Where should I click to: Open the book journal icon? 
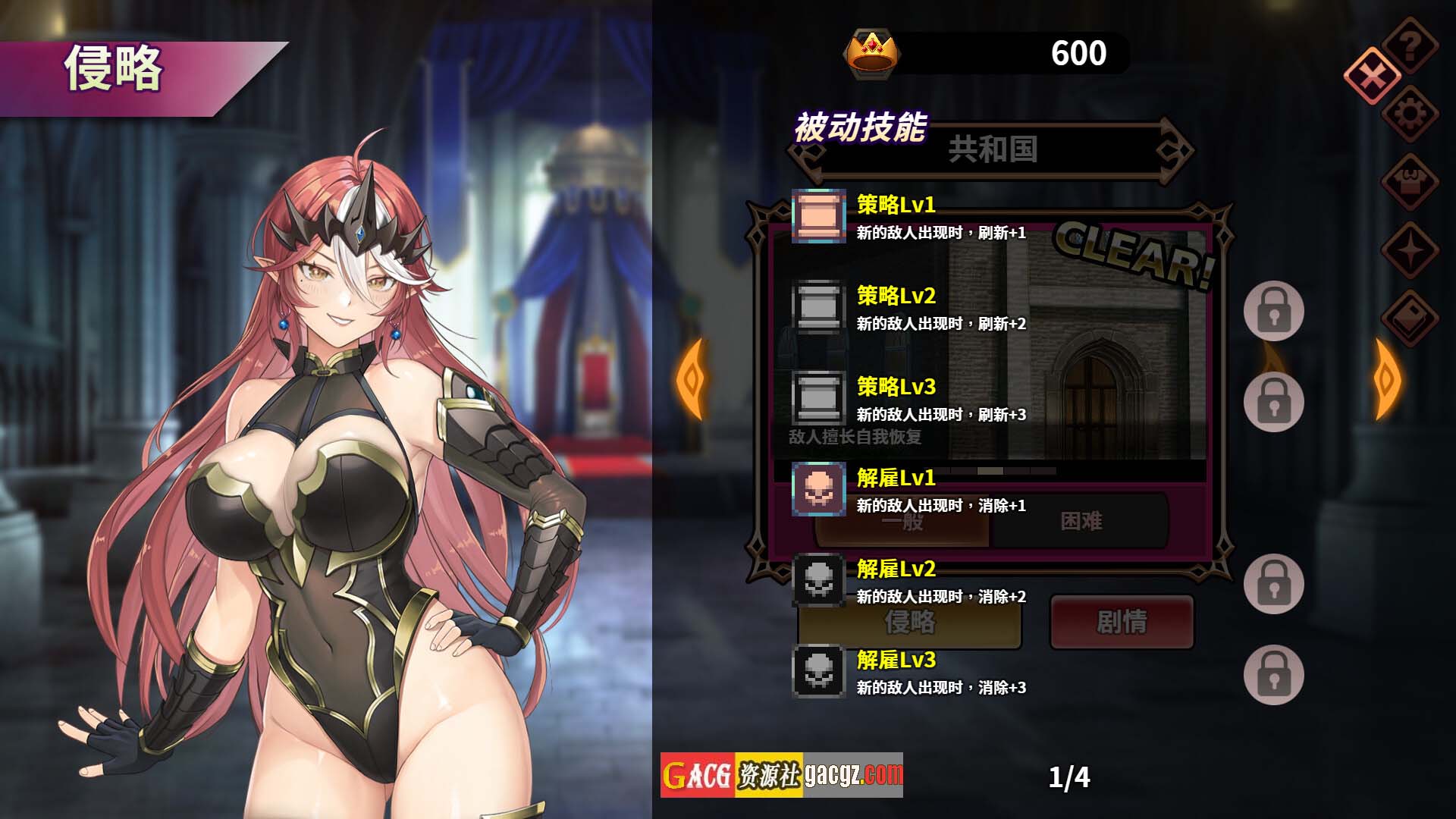click(x=1410, y=318)
